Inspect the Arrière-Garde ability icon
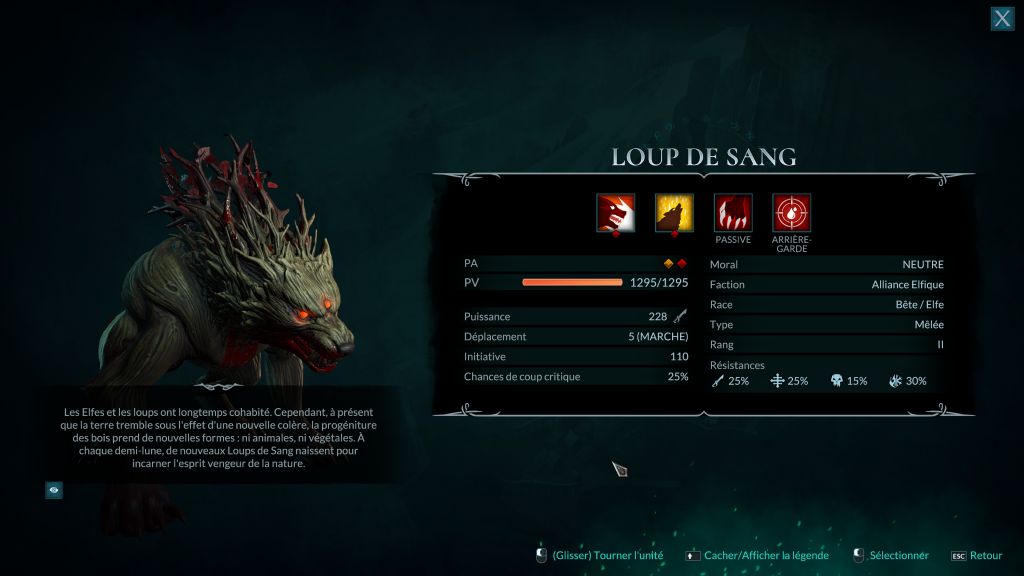 click(792, 213)
